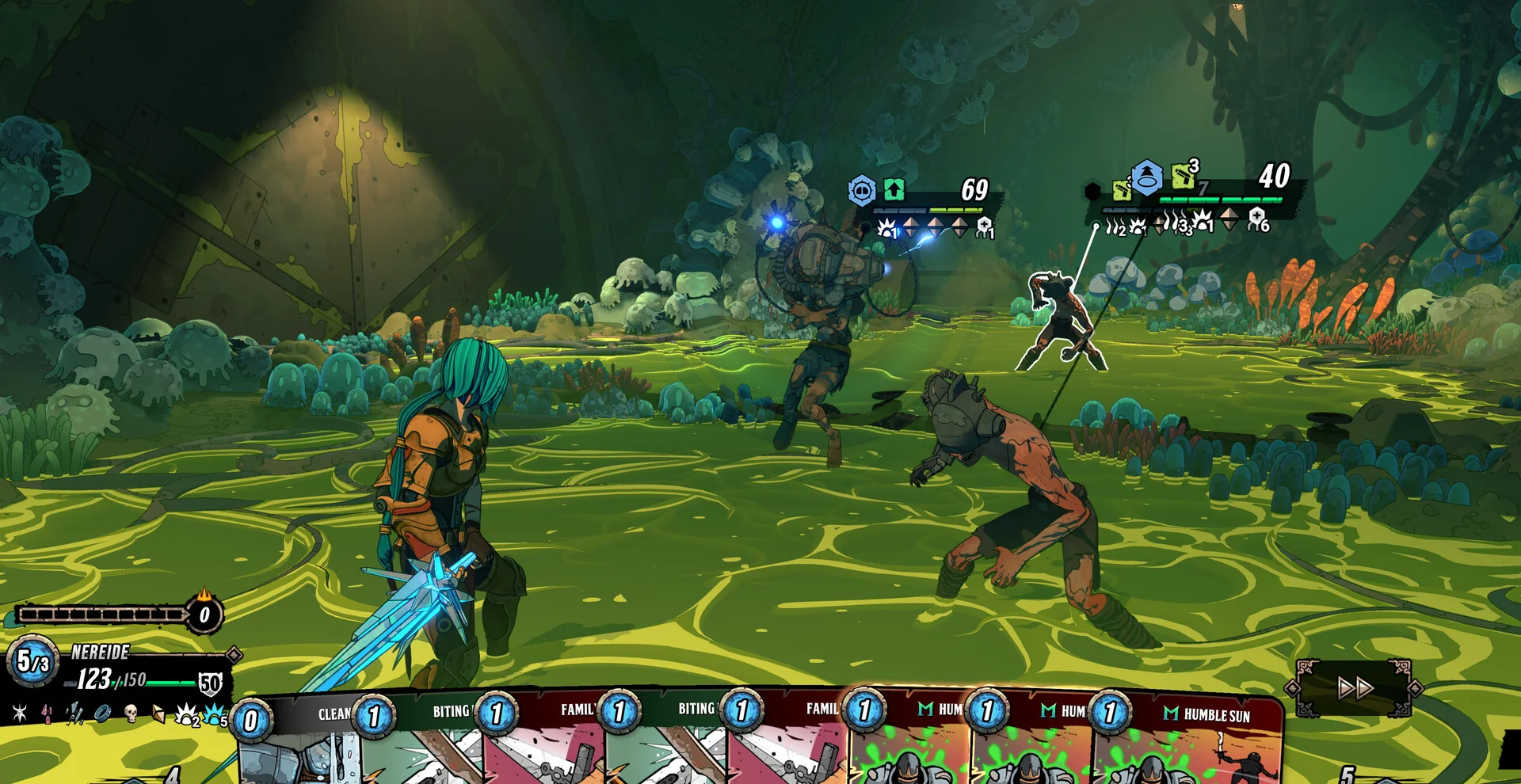Check the blue burst status showing 5

click(x=215, y=716)
